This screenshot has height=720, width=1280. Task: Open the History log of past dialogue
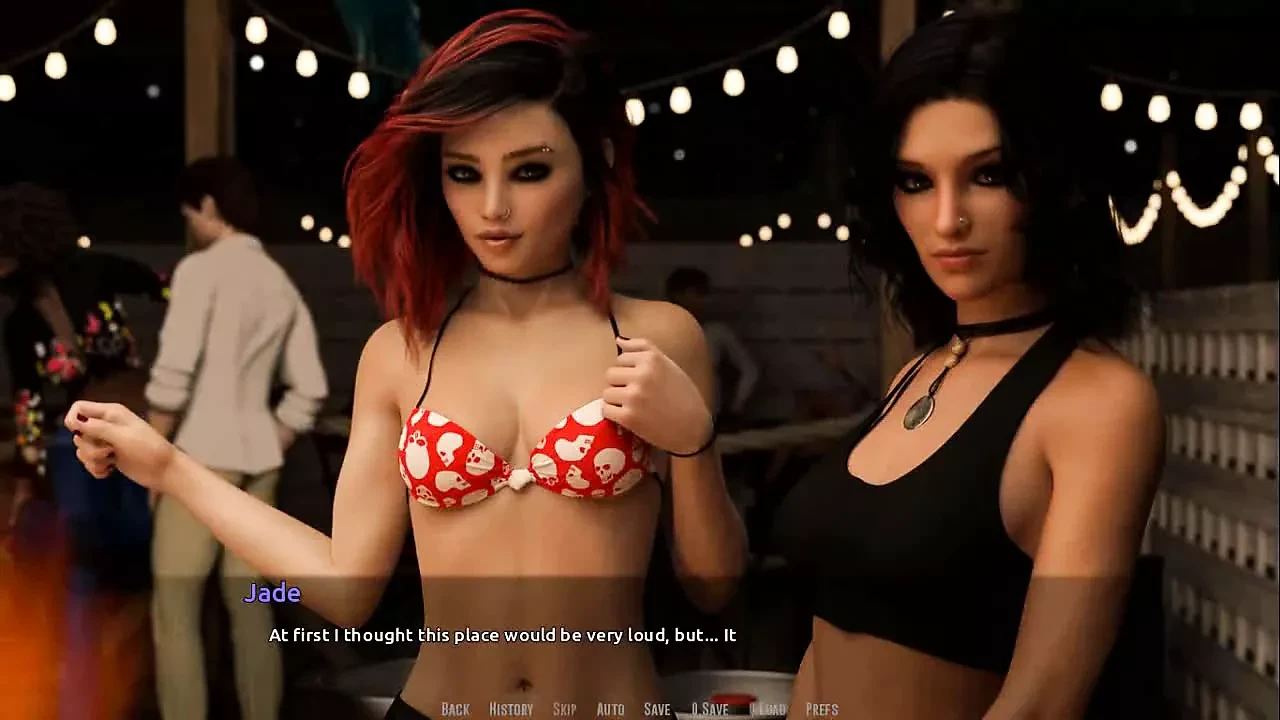coord(509,708)
